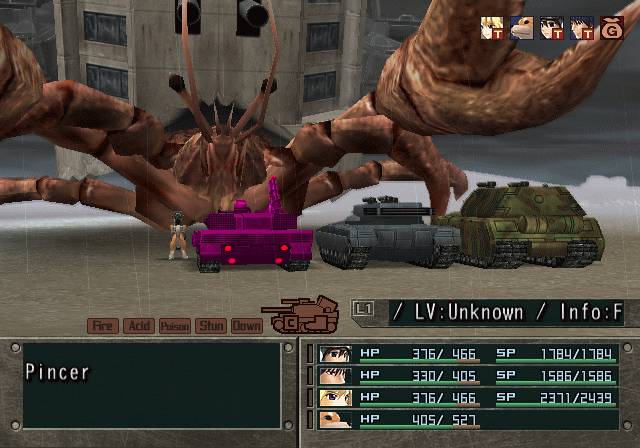Select the dog turn-order portrait

pyautogui.click(x=521, y=28)
